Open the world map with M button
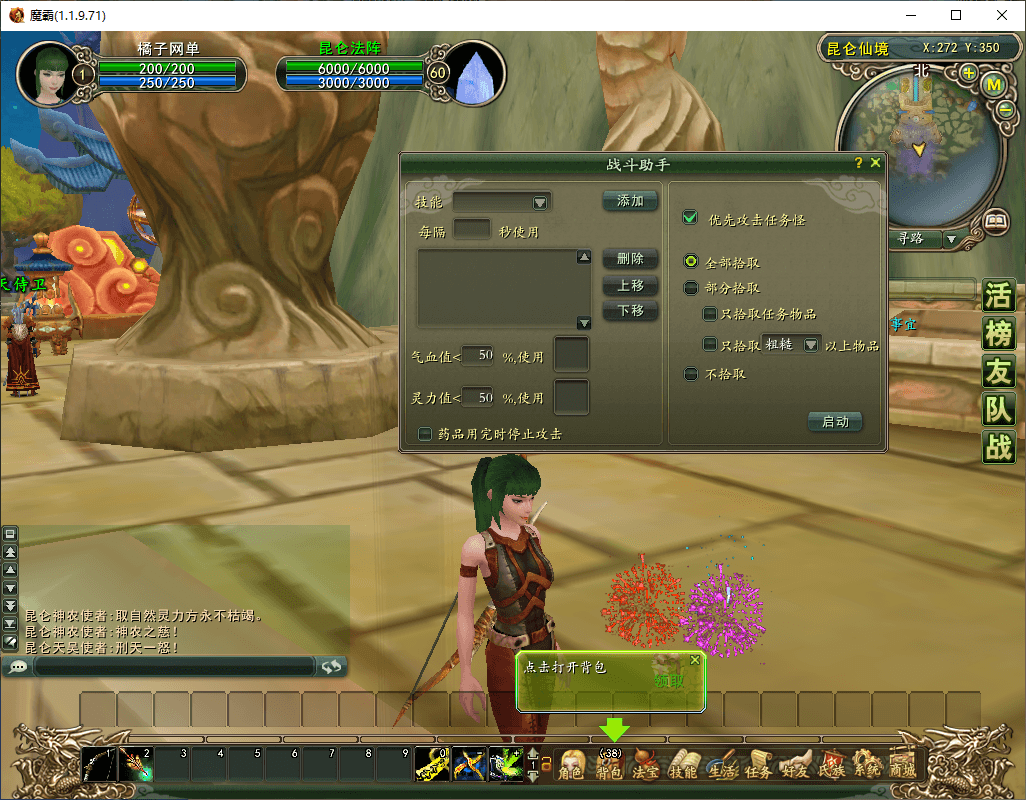 [994, 85]
